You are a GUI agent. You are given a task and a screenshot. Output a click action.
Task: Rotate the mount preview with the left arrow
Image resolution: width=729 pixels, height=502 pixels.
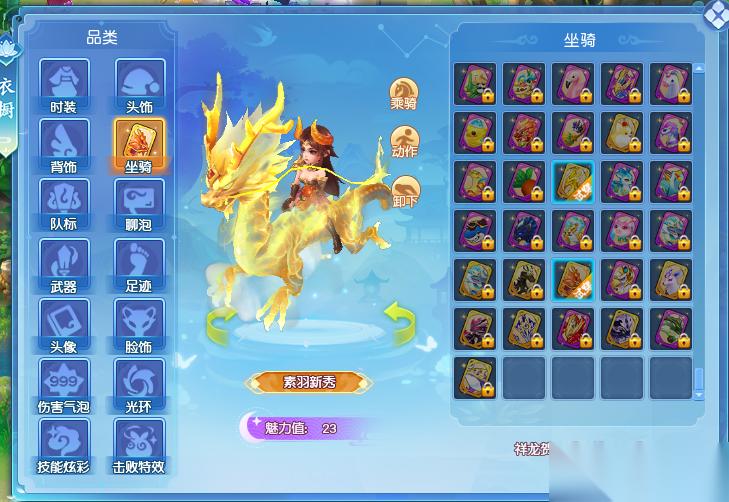[x=221, y=322]
